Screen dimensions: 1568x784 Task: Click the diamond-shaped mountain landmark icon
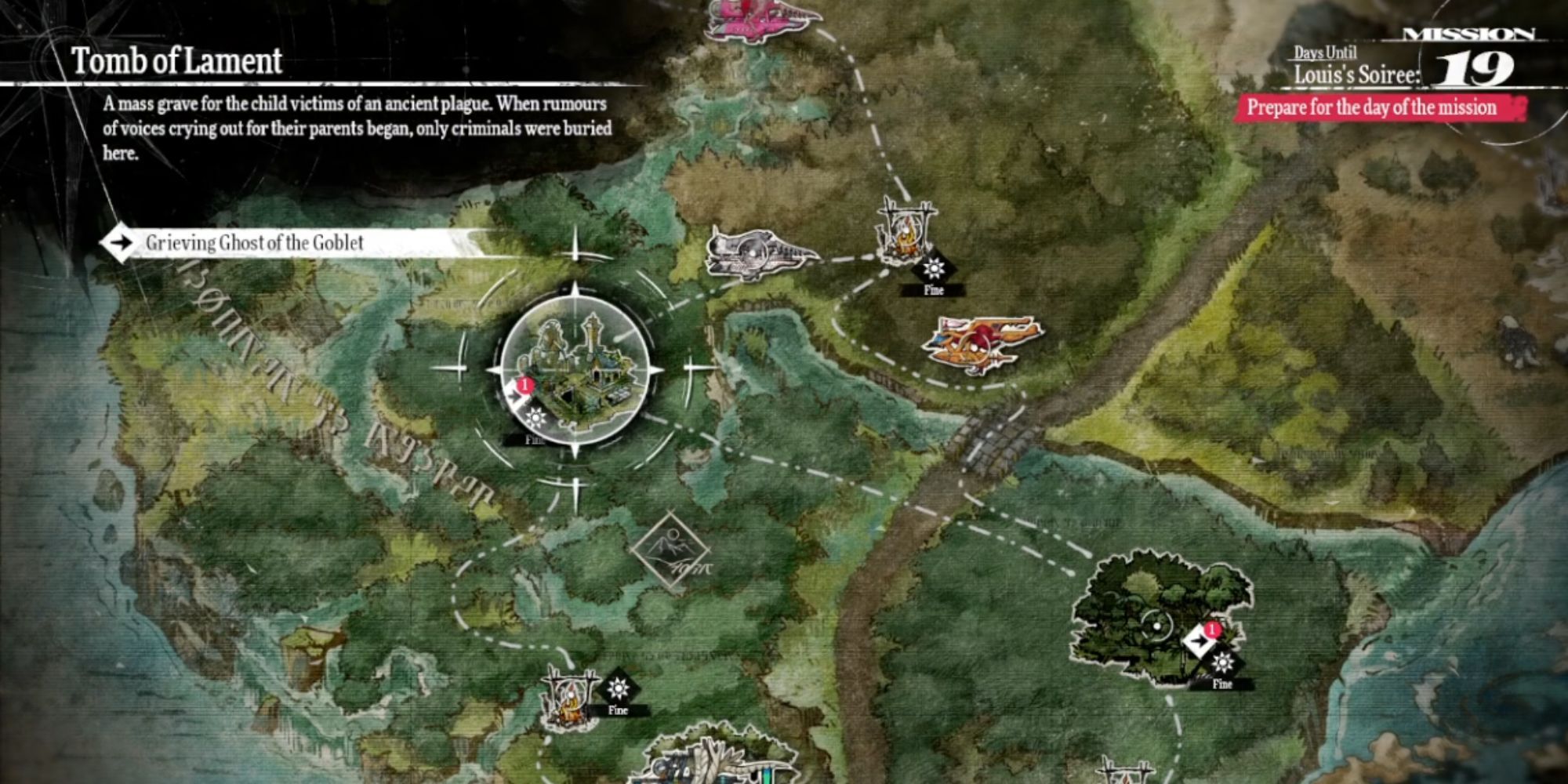click(x=670, y=552)
